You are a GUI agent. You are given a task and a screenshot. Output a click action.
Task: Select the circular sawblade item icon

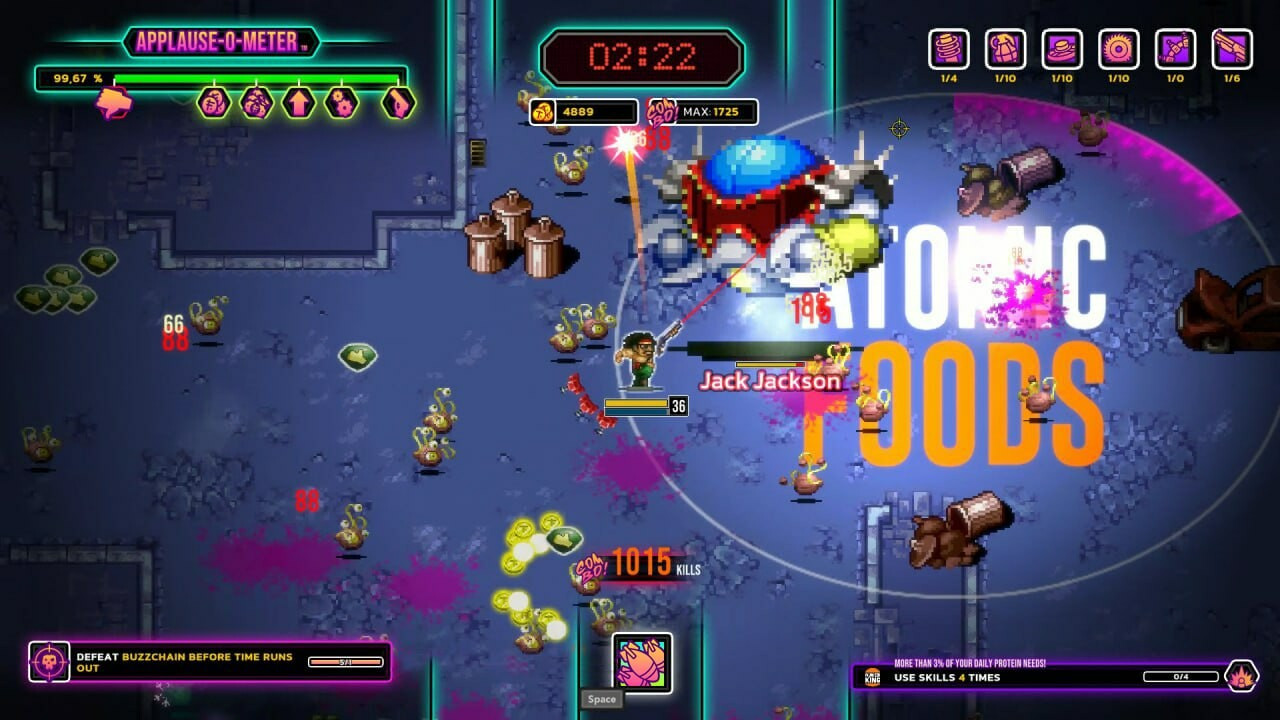pyautogui.click(x=1119, y=49)
